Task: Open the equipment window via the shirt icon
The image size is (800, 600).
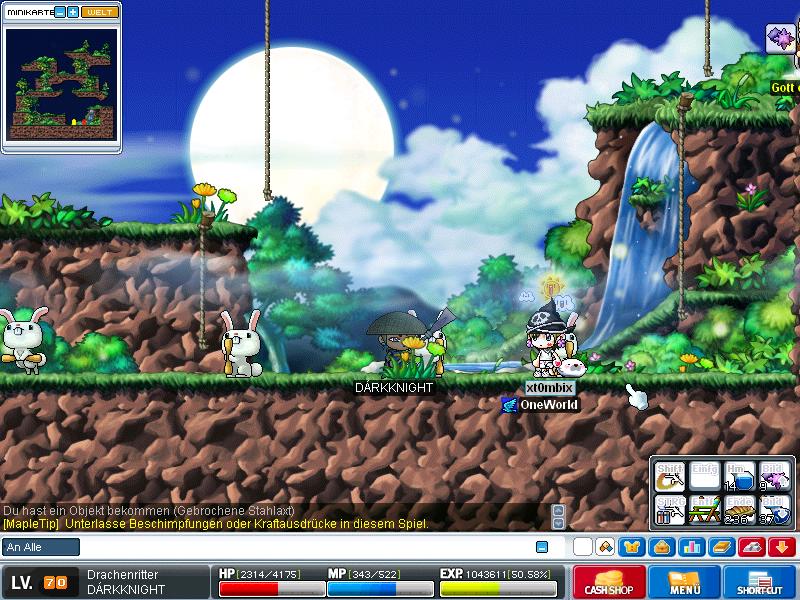Action: coord(632,547)
